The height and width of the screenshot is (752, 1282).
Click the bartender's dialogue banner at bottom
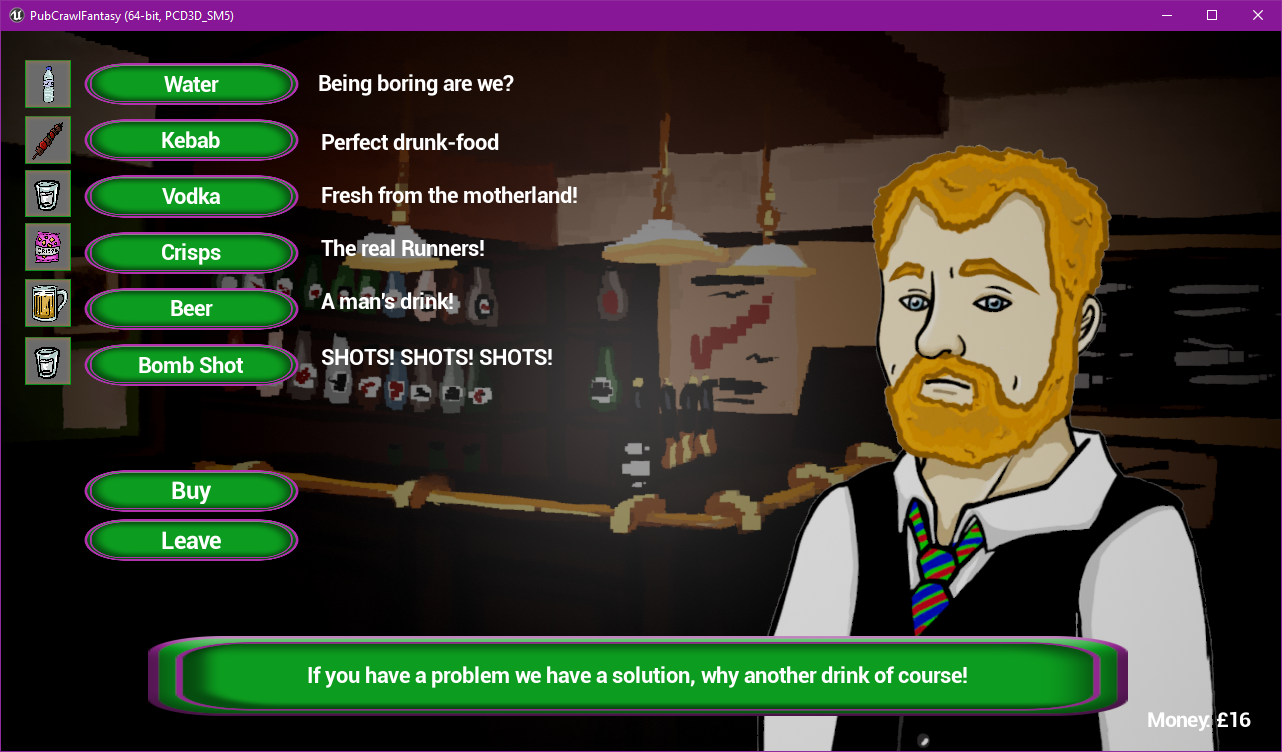[x=637, y=675]
